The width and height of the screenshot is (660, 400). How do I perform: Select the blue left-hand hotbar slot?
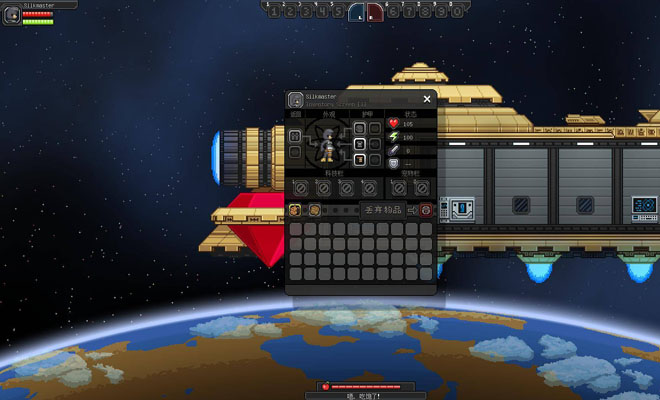[356, 13]
